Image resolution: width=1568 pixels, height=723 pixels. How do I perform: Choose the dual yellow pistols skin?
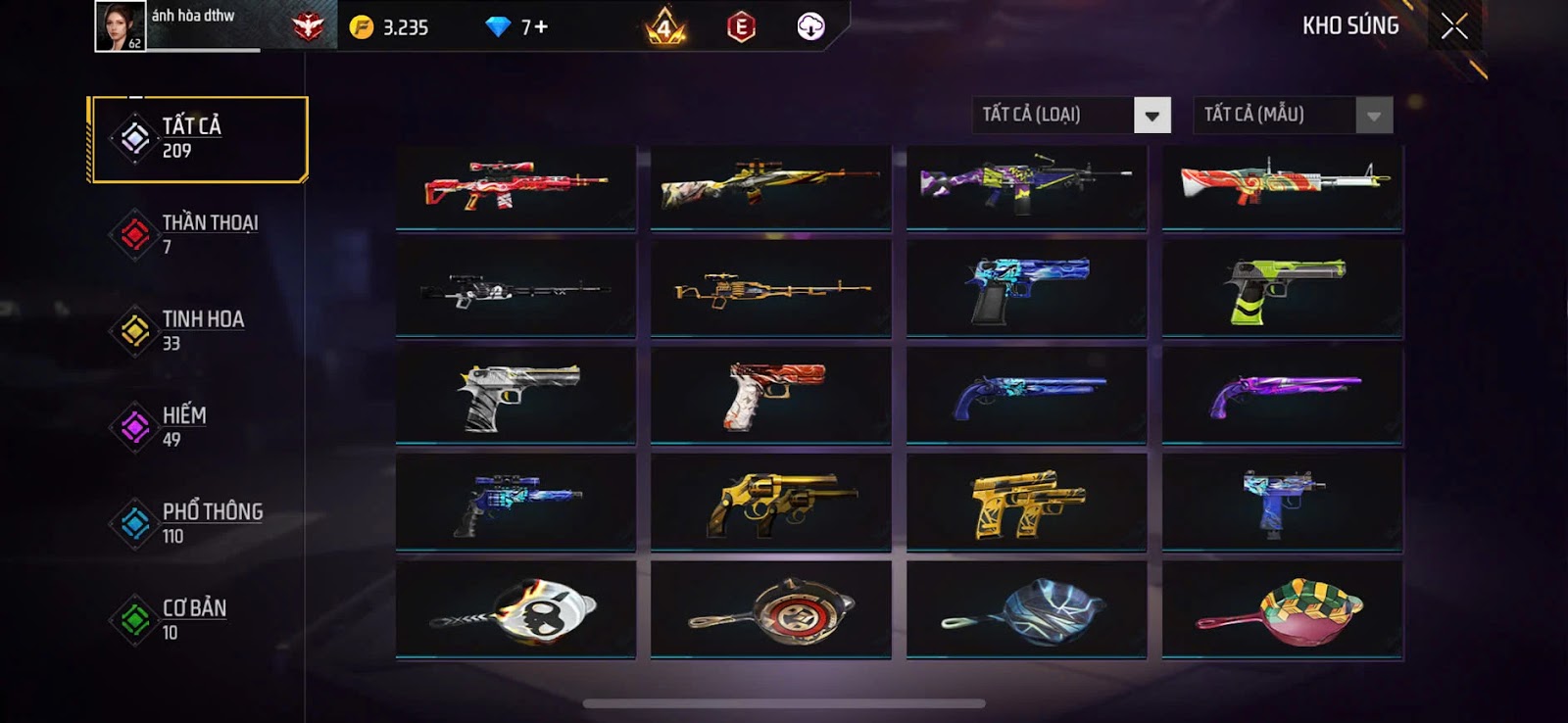click(1026, 504)
